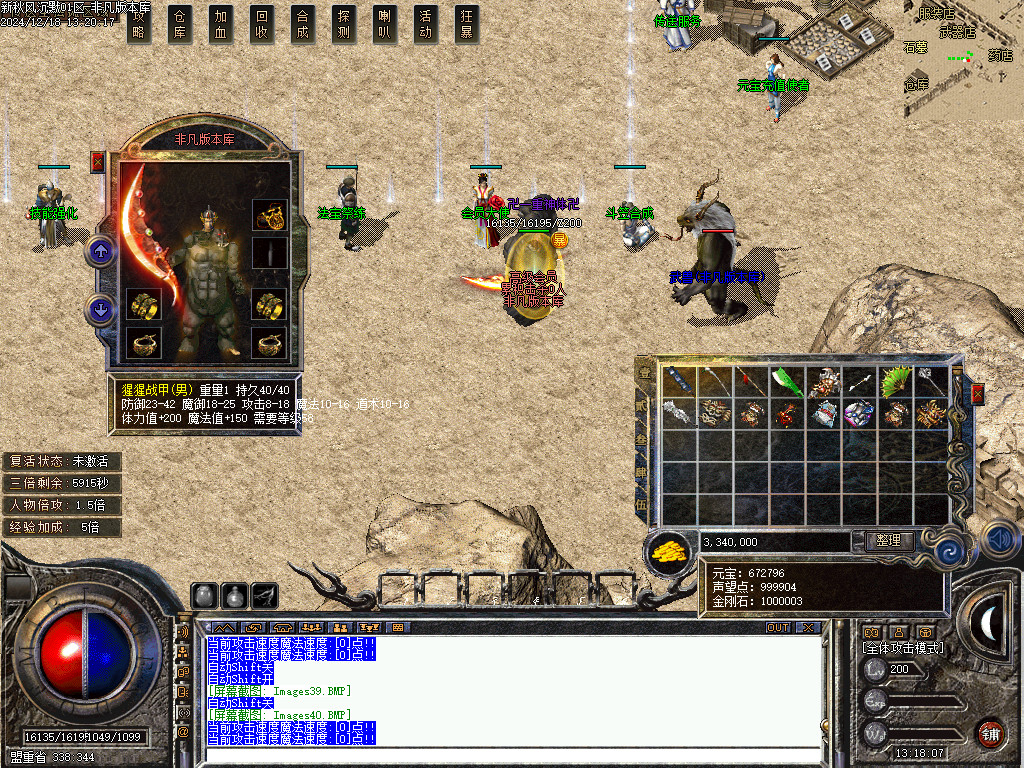
Task: Open the 仓库 warehouse button
Action: [180, 24]
